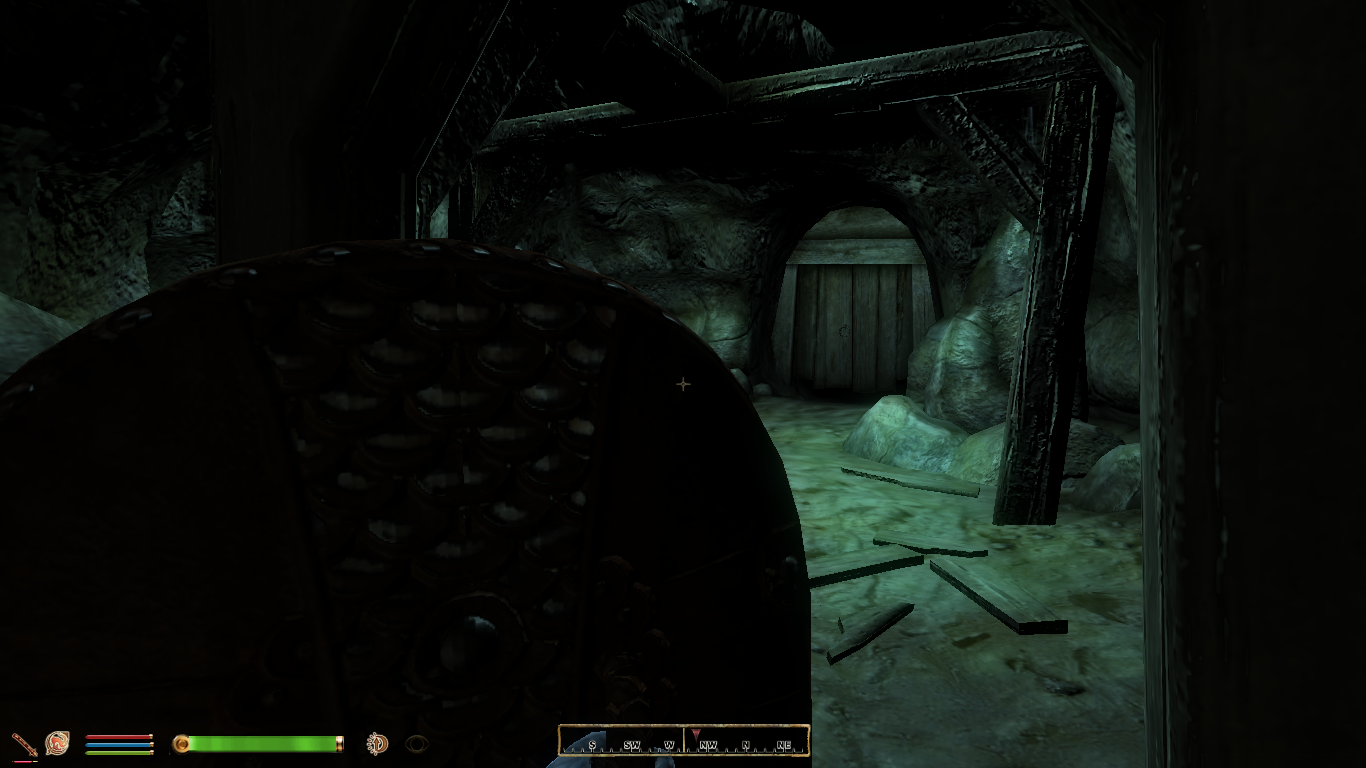The height and width of the screenshot is (768, 1366).
Task: Click the equipped weapon icon
Action: 24,743
